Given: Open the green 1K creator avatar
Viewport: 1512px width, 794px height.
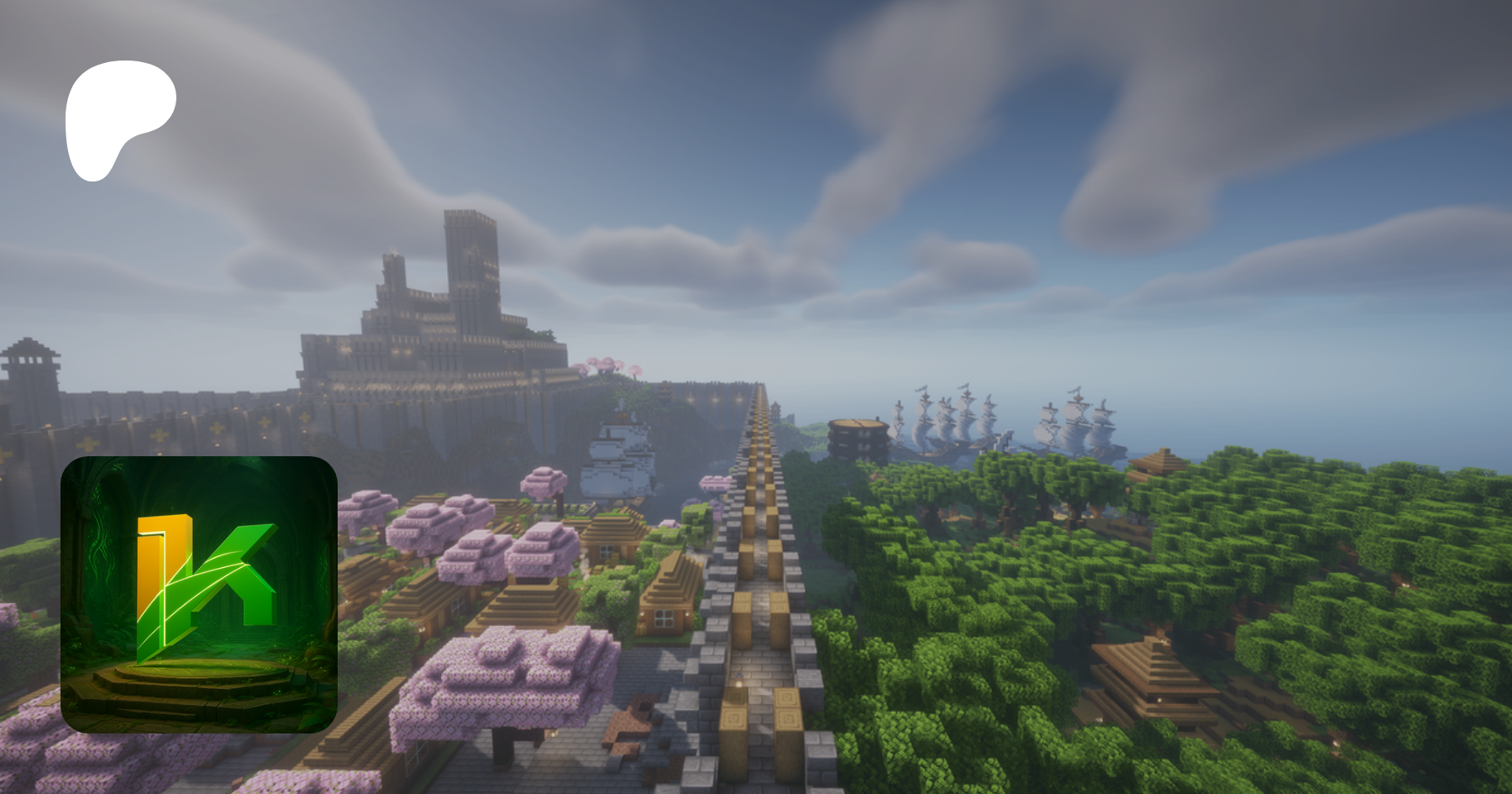Looking at the screenshot, I should 199,594.
